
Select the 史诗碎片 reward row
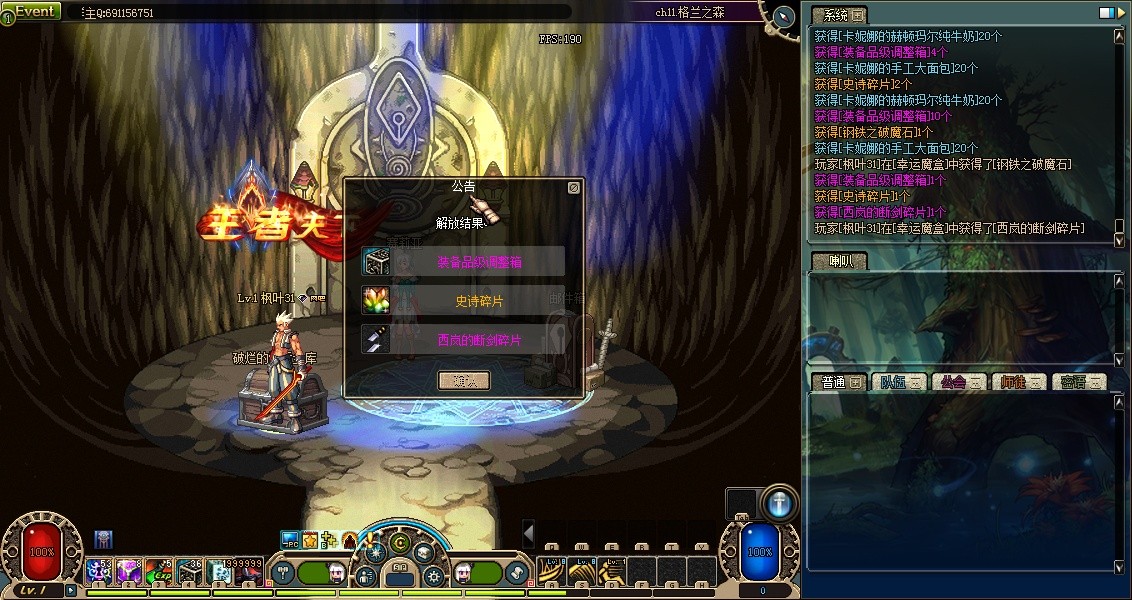tap(463, 301)
